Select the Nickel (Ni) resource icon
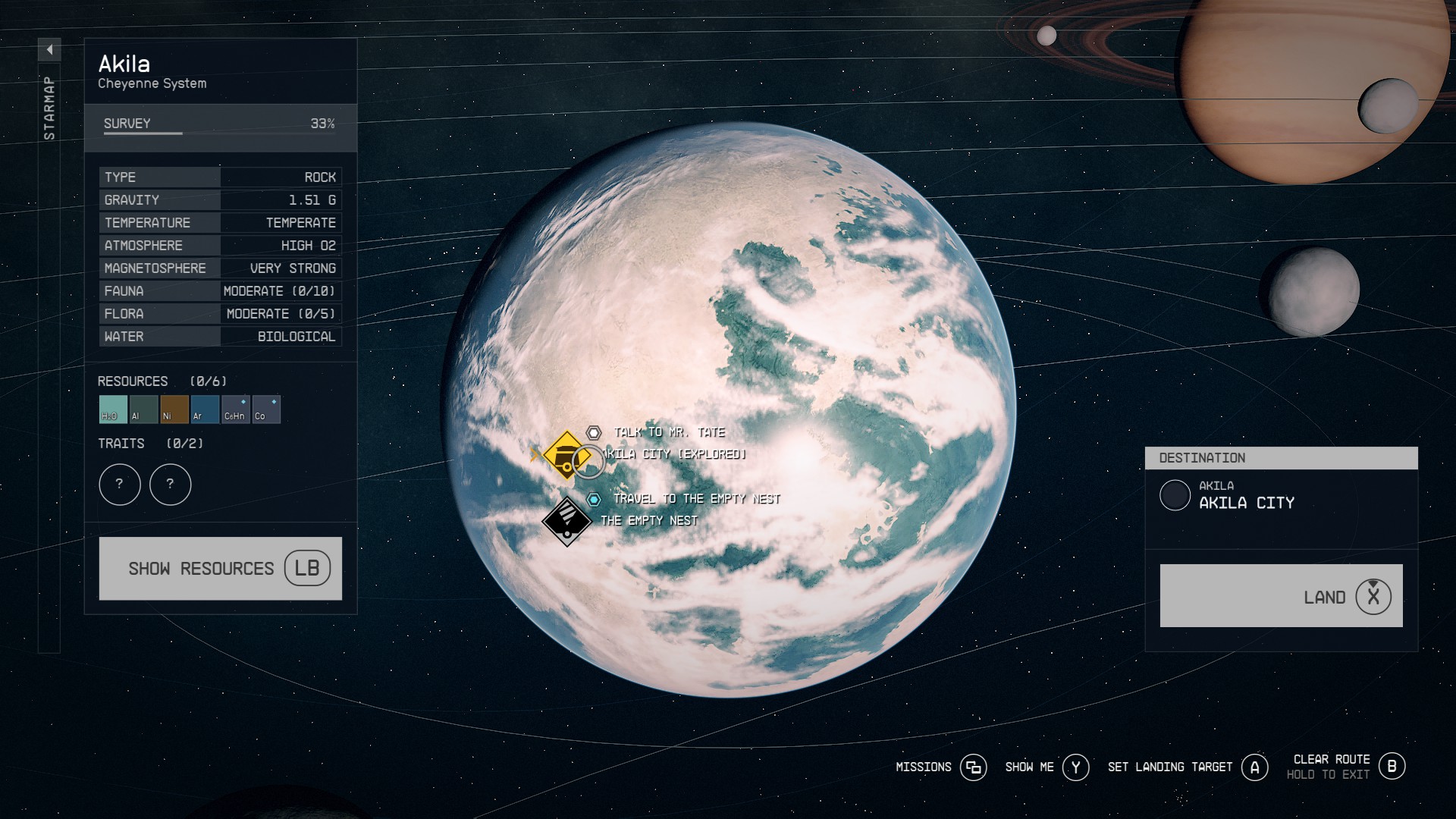This screenshot has height=819, width=1456. click(x=173, y=409)
